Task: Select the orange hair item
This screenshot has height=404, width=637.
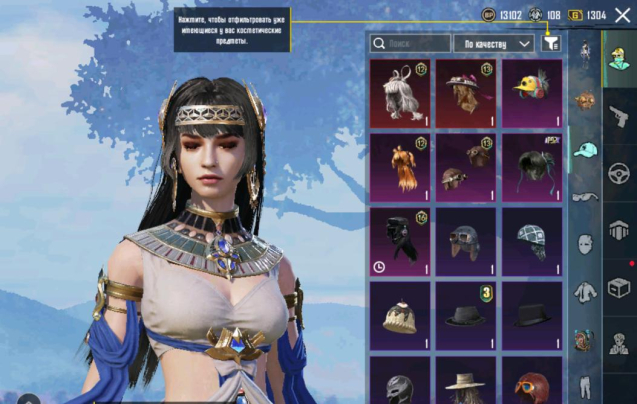Action: coord(400,167)
